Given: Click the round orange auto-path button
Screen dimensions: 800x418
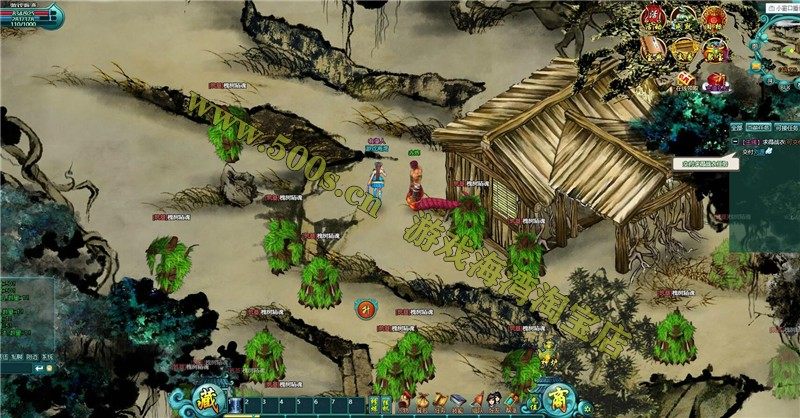Looking at the screenshot, I should pos(365,308).
